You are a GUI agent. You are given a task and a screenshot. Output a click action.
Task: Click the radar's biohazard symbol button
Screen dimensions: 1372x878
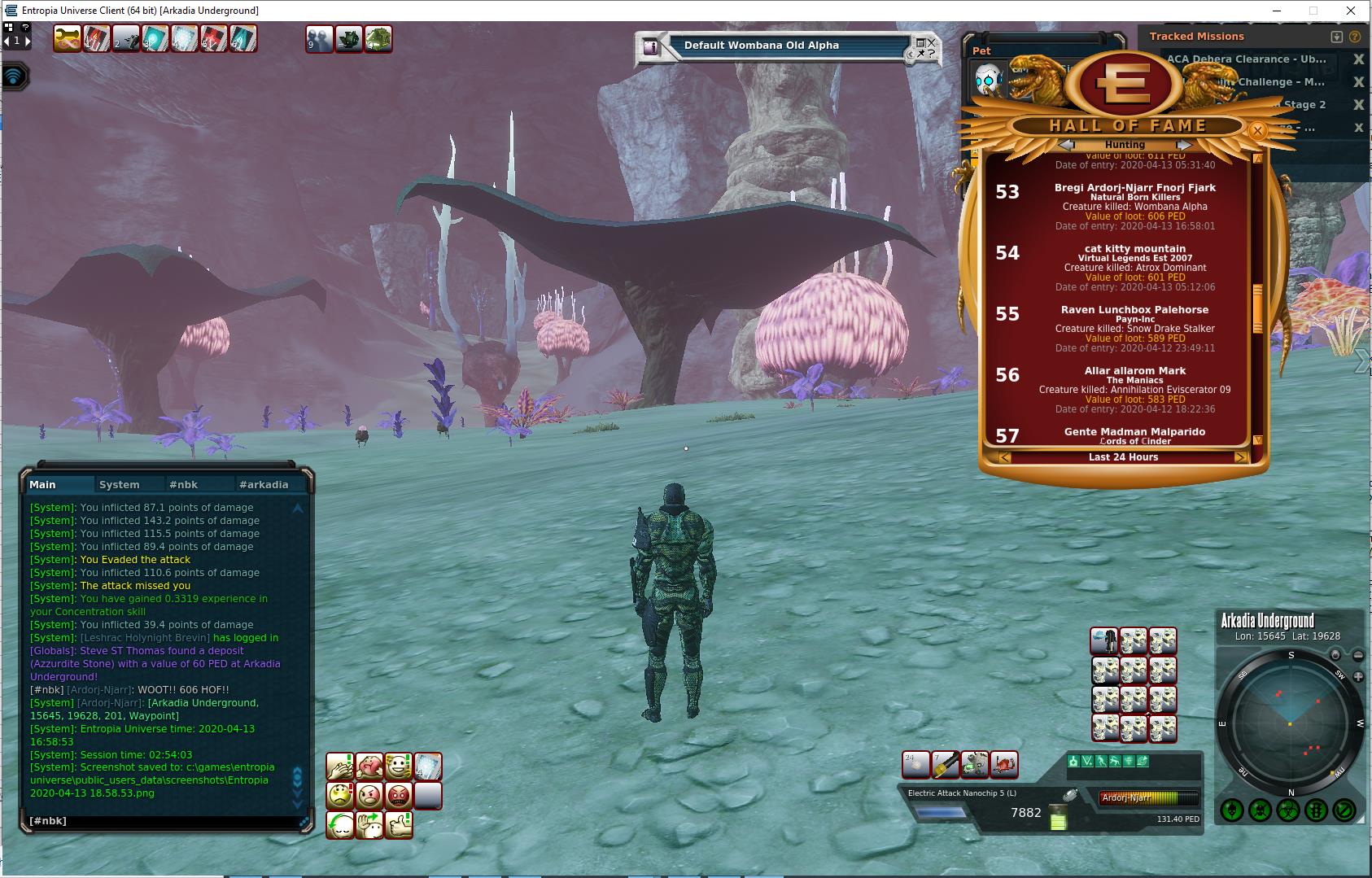pos(1288,810)
